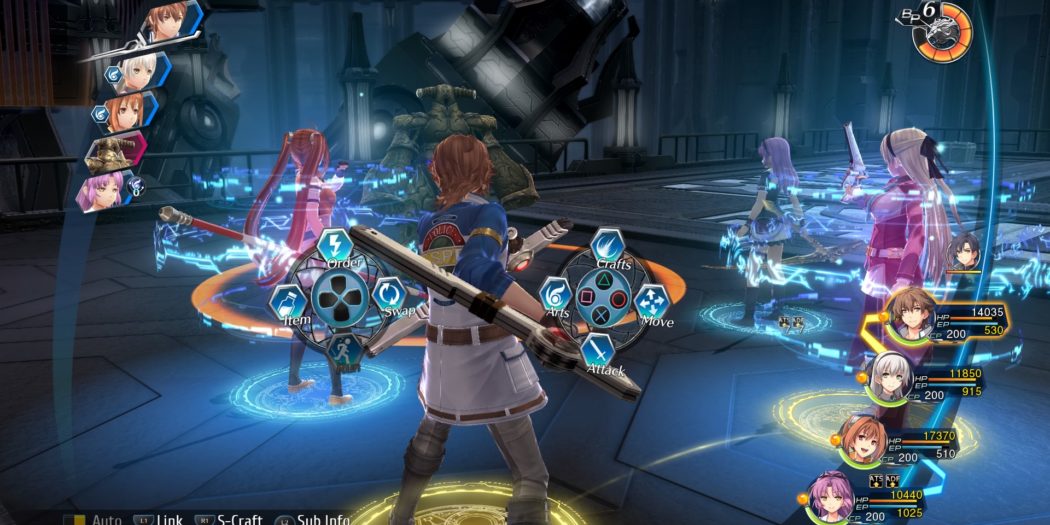Image resolution: width=1050 pixels, height=525 pixels.
Task: Select the pink-haired girl's turn order portrait
Action: coord(106,189)
